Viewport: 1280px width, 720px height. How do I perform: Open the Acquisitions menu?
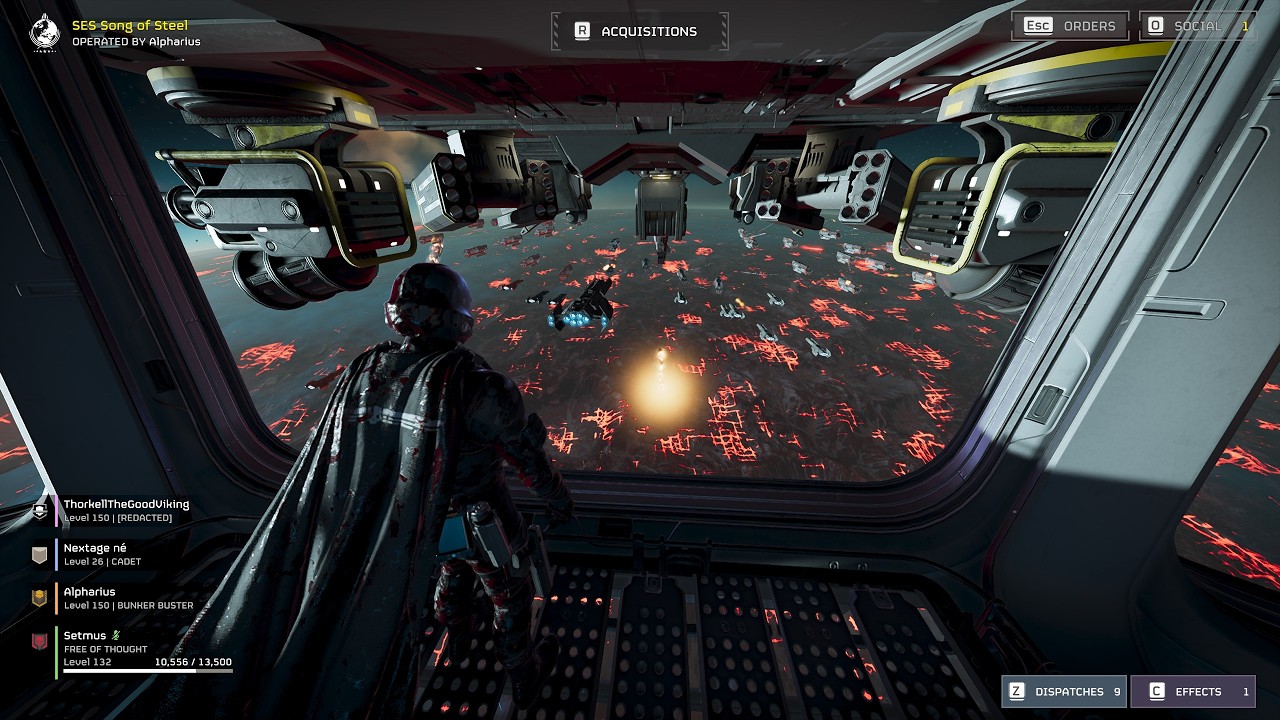639,31
